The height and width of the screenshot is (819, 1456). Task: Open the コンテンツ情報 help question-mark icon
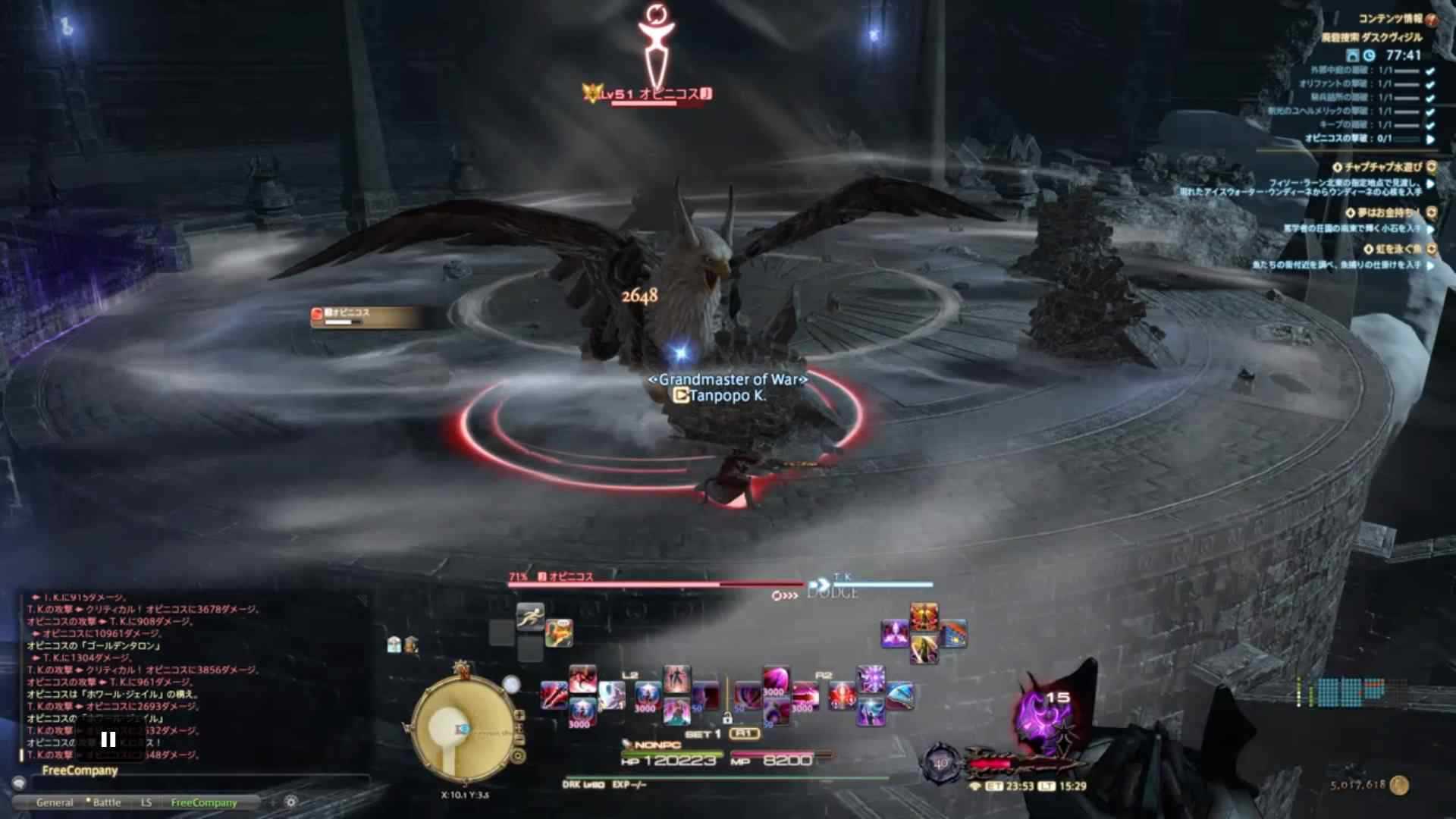click(x=1432, y=19)
